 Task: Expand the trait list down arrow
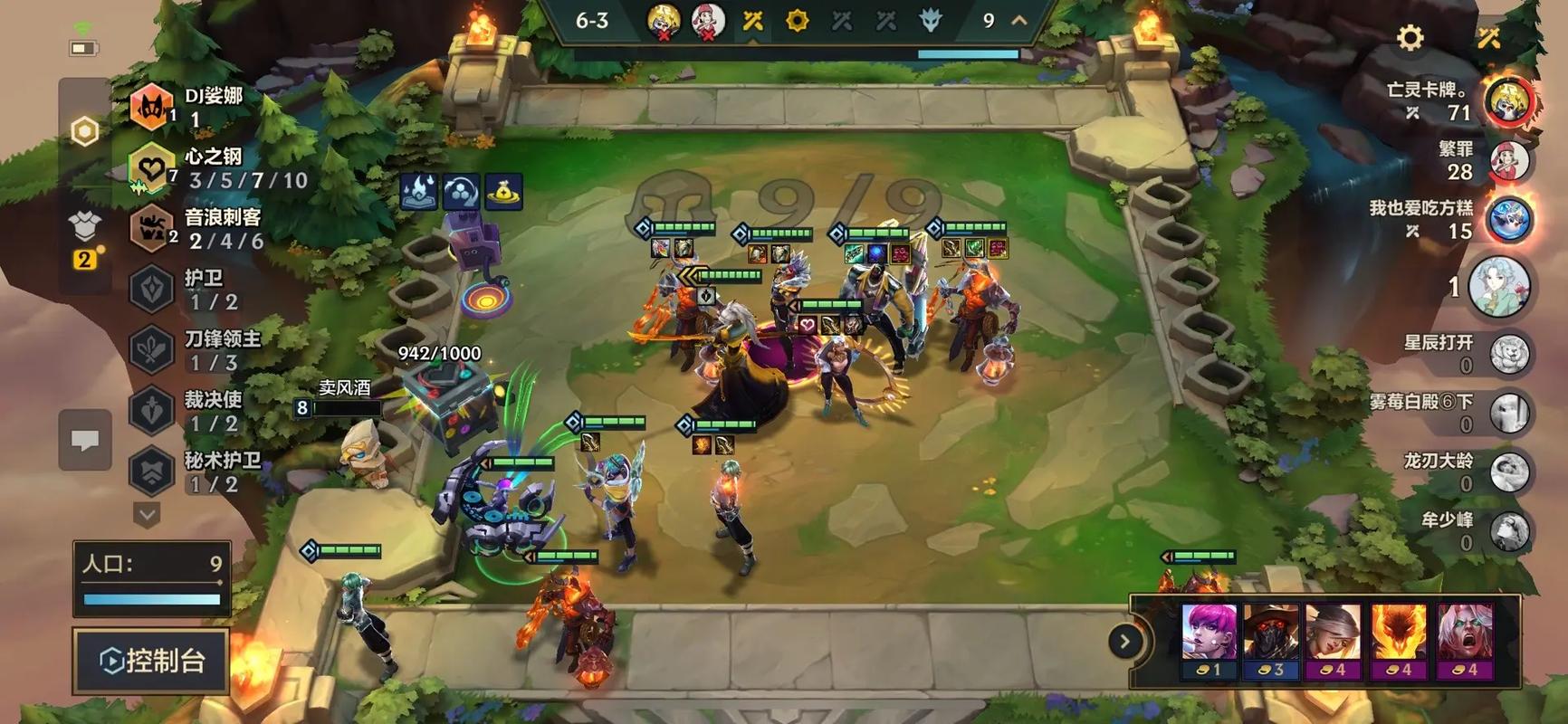pos(147,515)
